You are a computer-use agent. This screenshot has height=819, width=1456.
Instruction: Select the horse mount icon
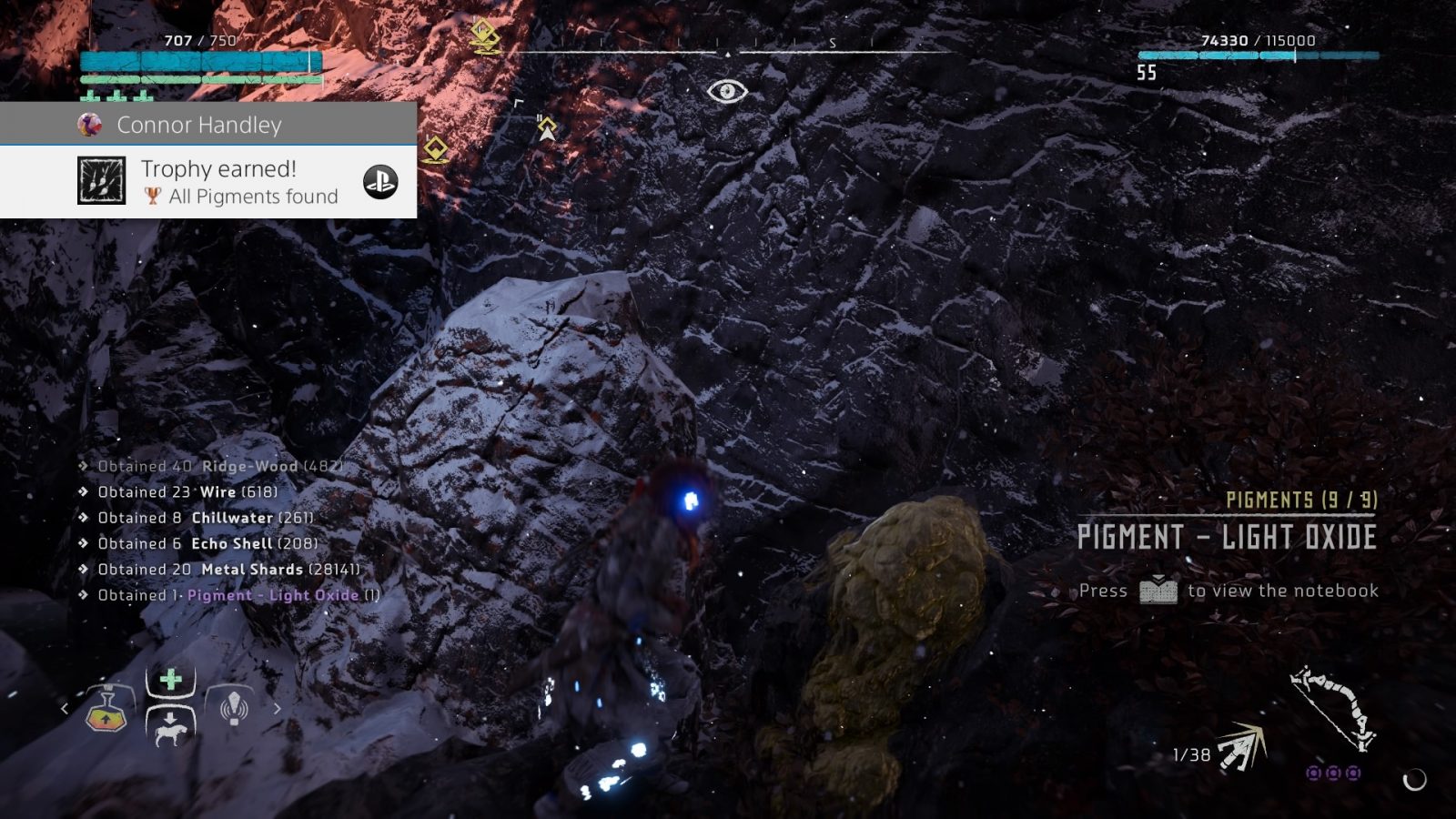point(171,733)
